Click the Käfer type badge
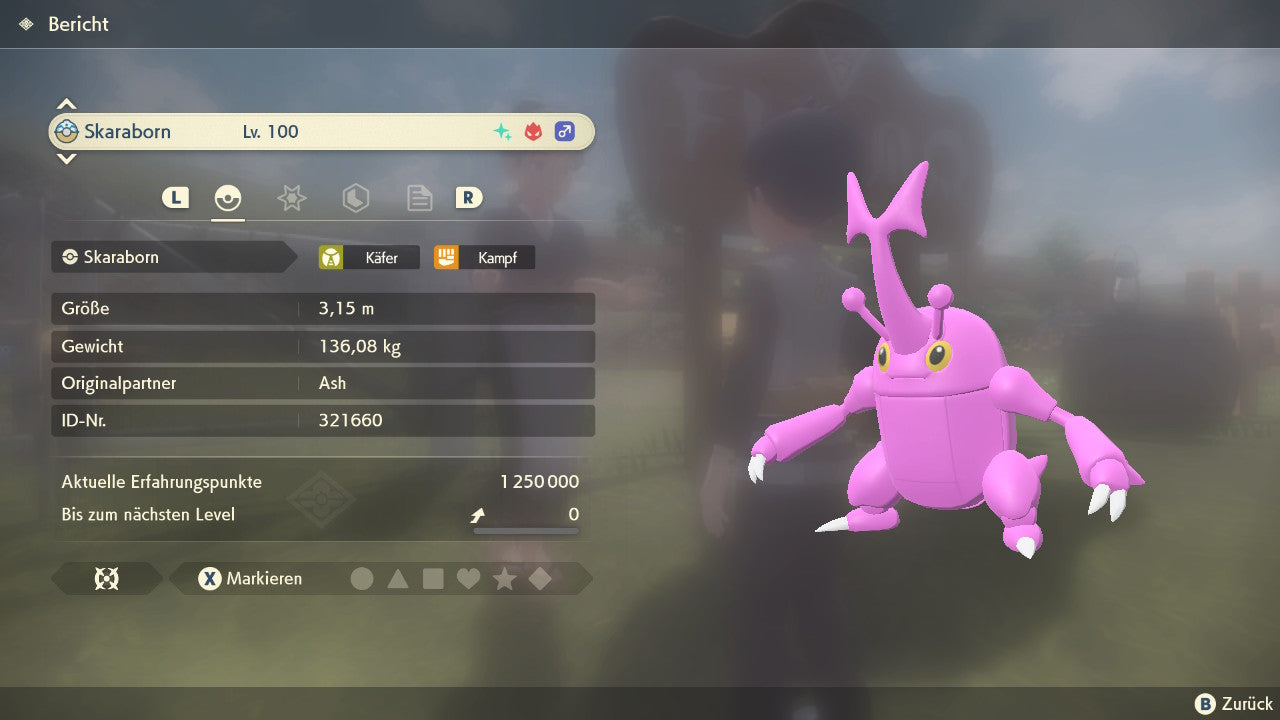 369,258
